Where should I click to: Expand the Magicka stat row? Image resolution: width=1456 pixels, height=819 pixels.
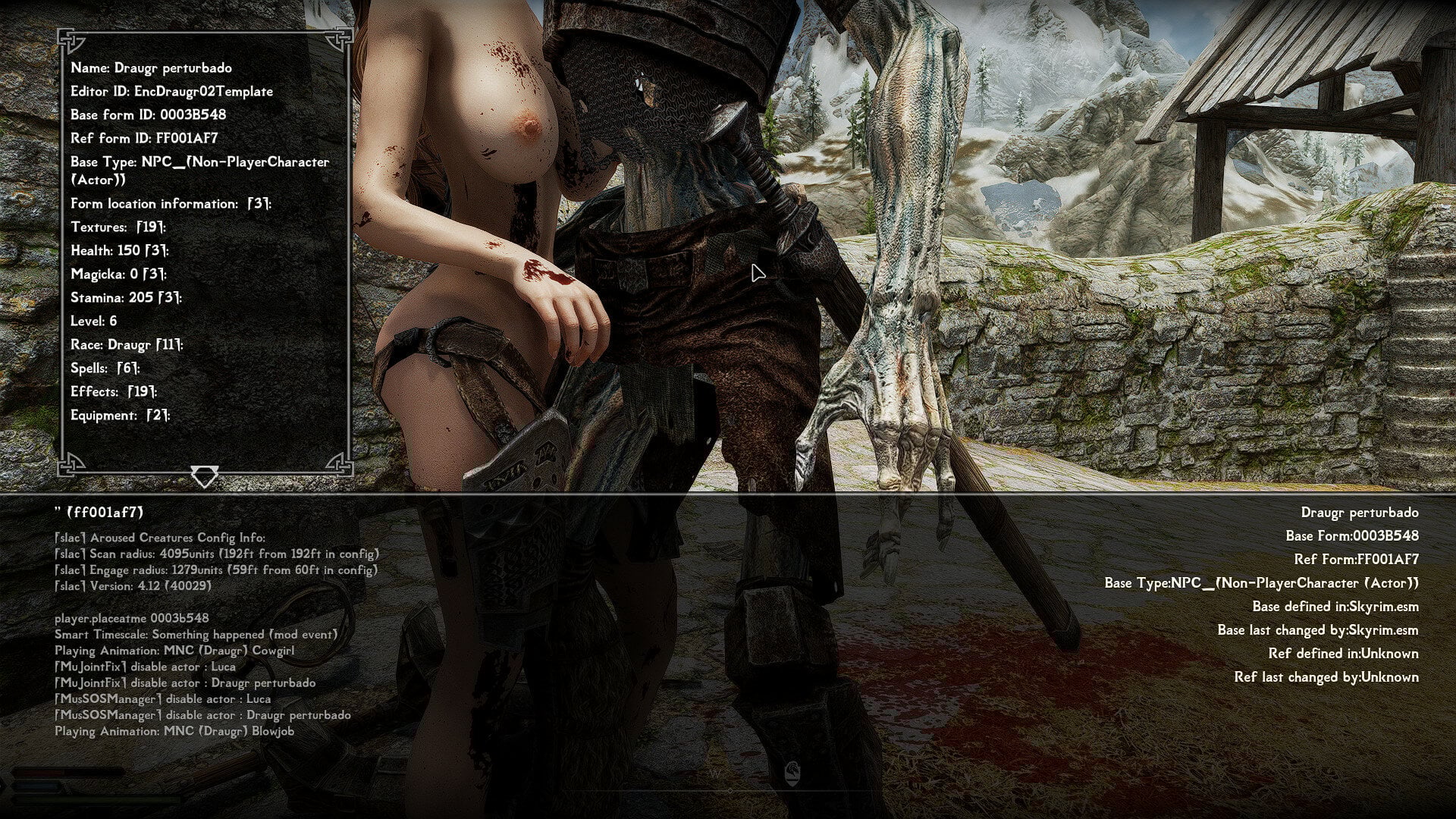pos(118,275)
